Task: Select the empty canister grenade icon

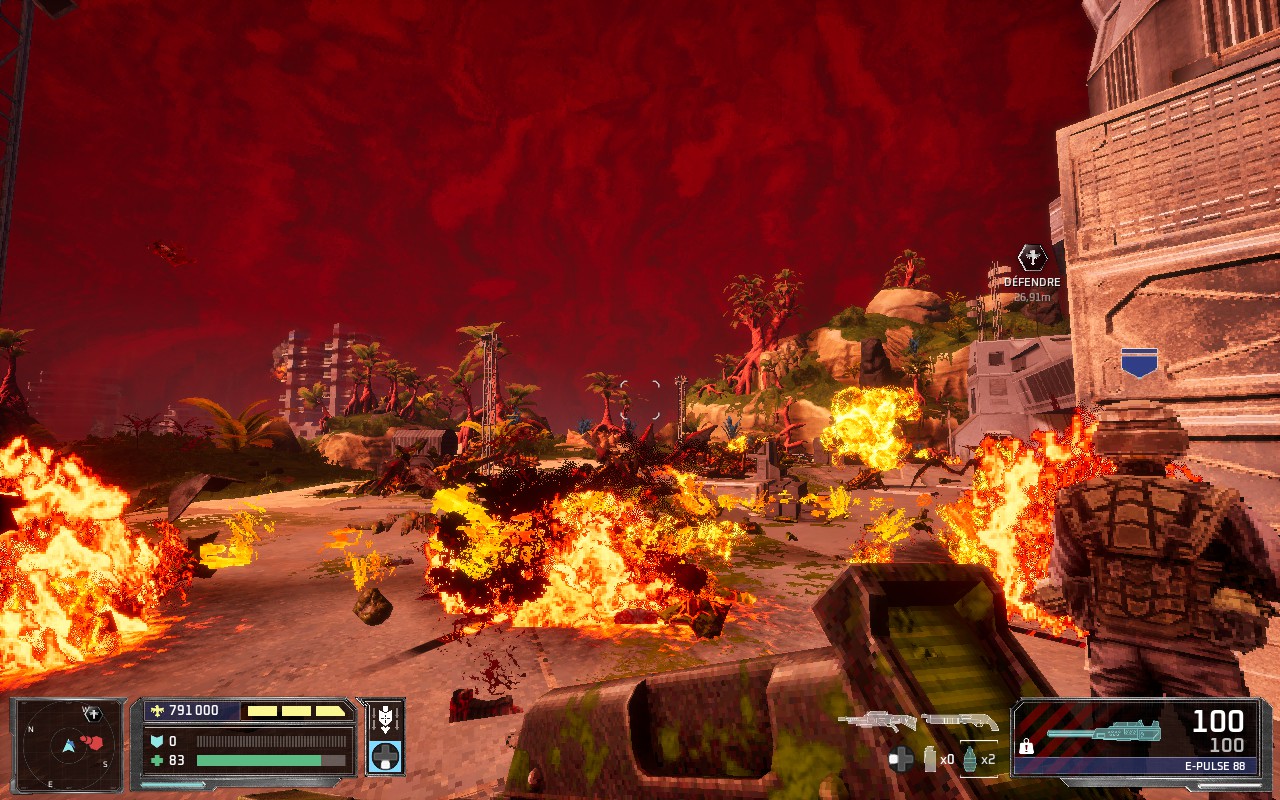Action: (x=931, y=759)
